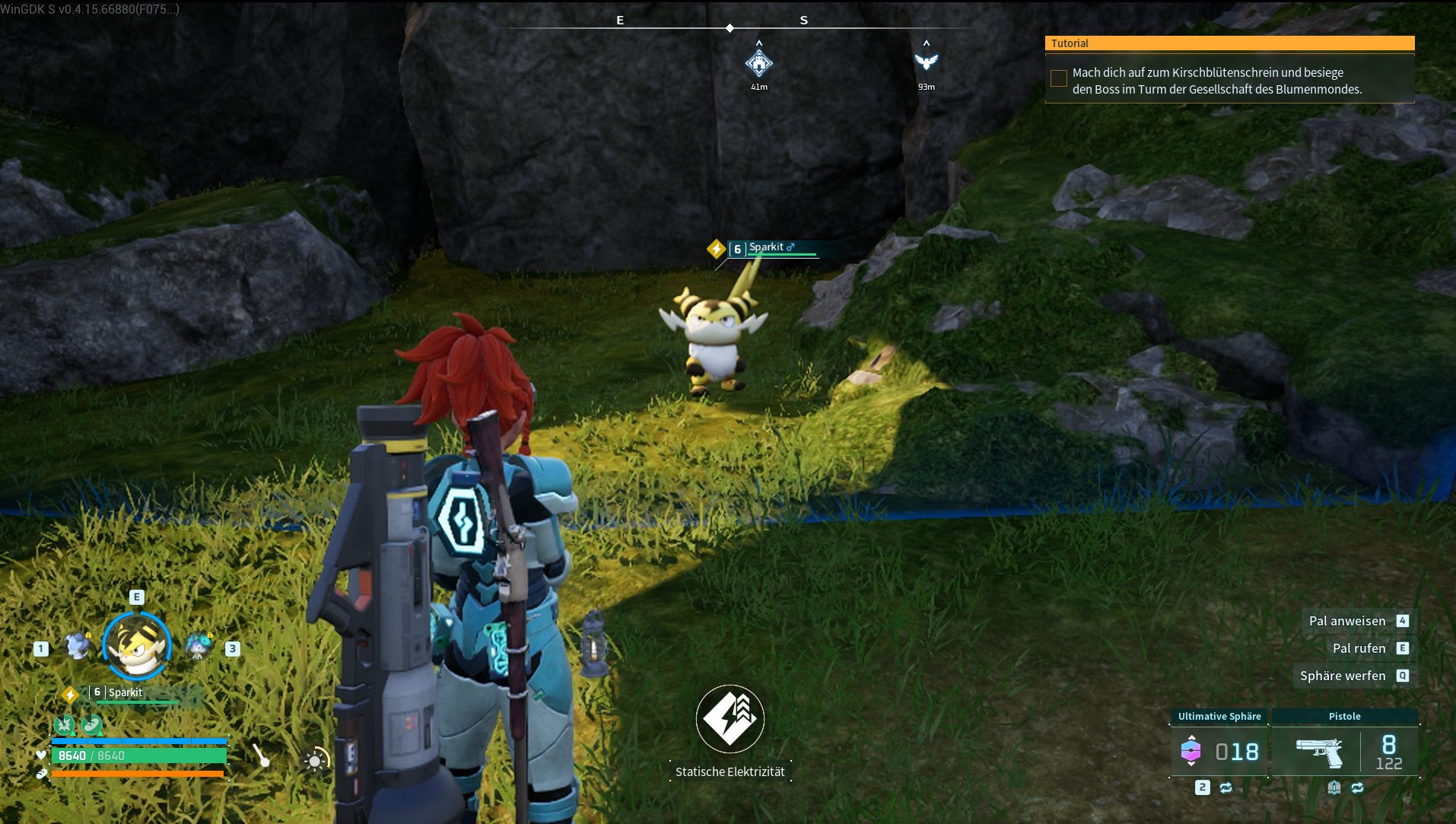Open the Tutorial objective tracker text
The image size is (1456, 824).
pyautogui.click(x=1217, y=81)
